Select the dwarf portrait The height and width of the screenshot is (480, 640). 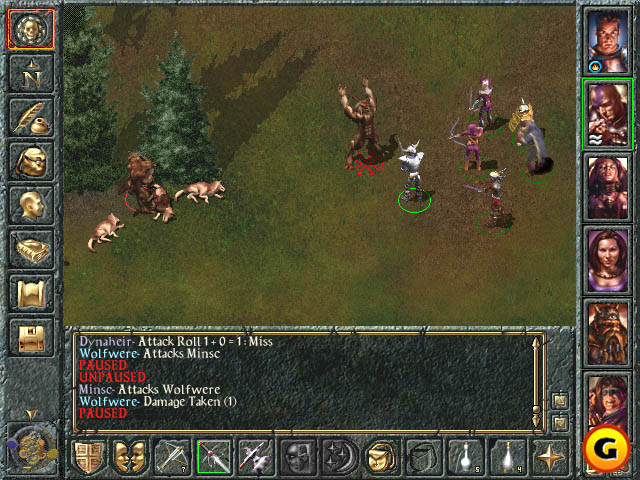(607, 331)
